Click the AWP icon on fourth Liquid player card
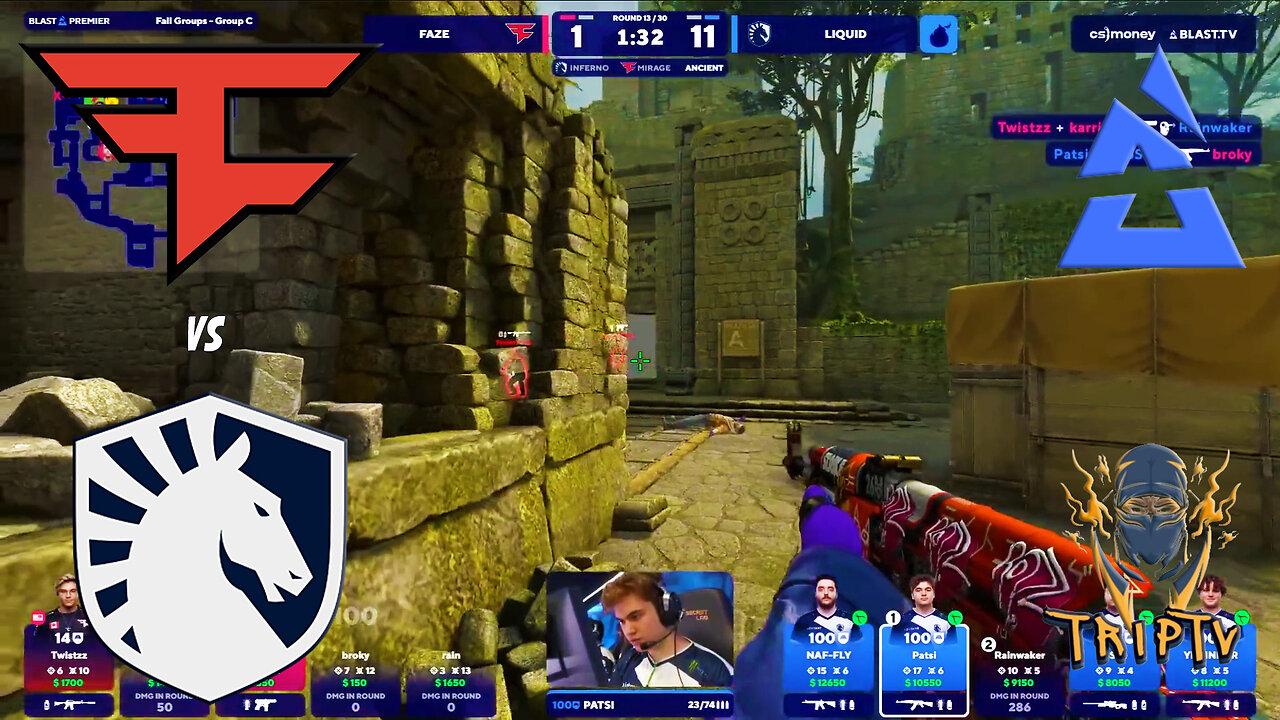 [1104, 706]
